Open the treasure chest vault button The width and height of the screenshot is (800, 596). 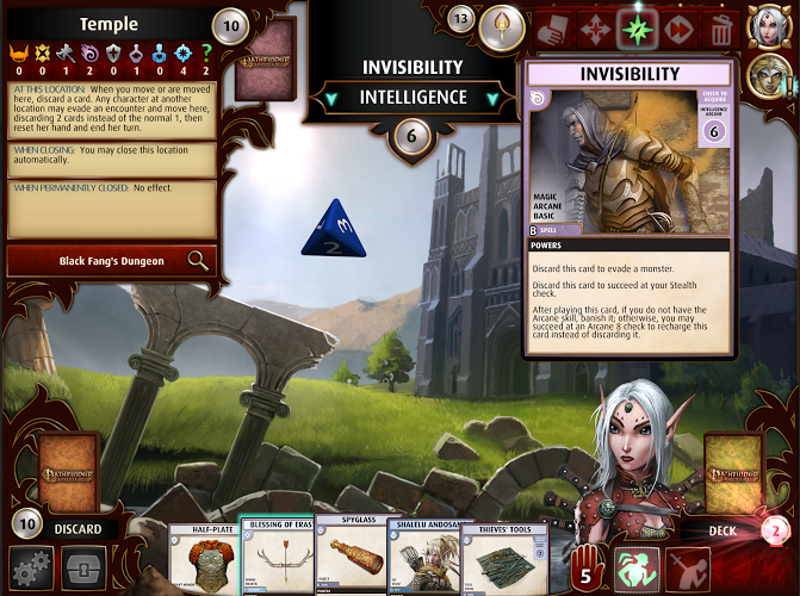click(83, 567)
